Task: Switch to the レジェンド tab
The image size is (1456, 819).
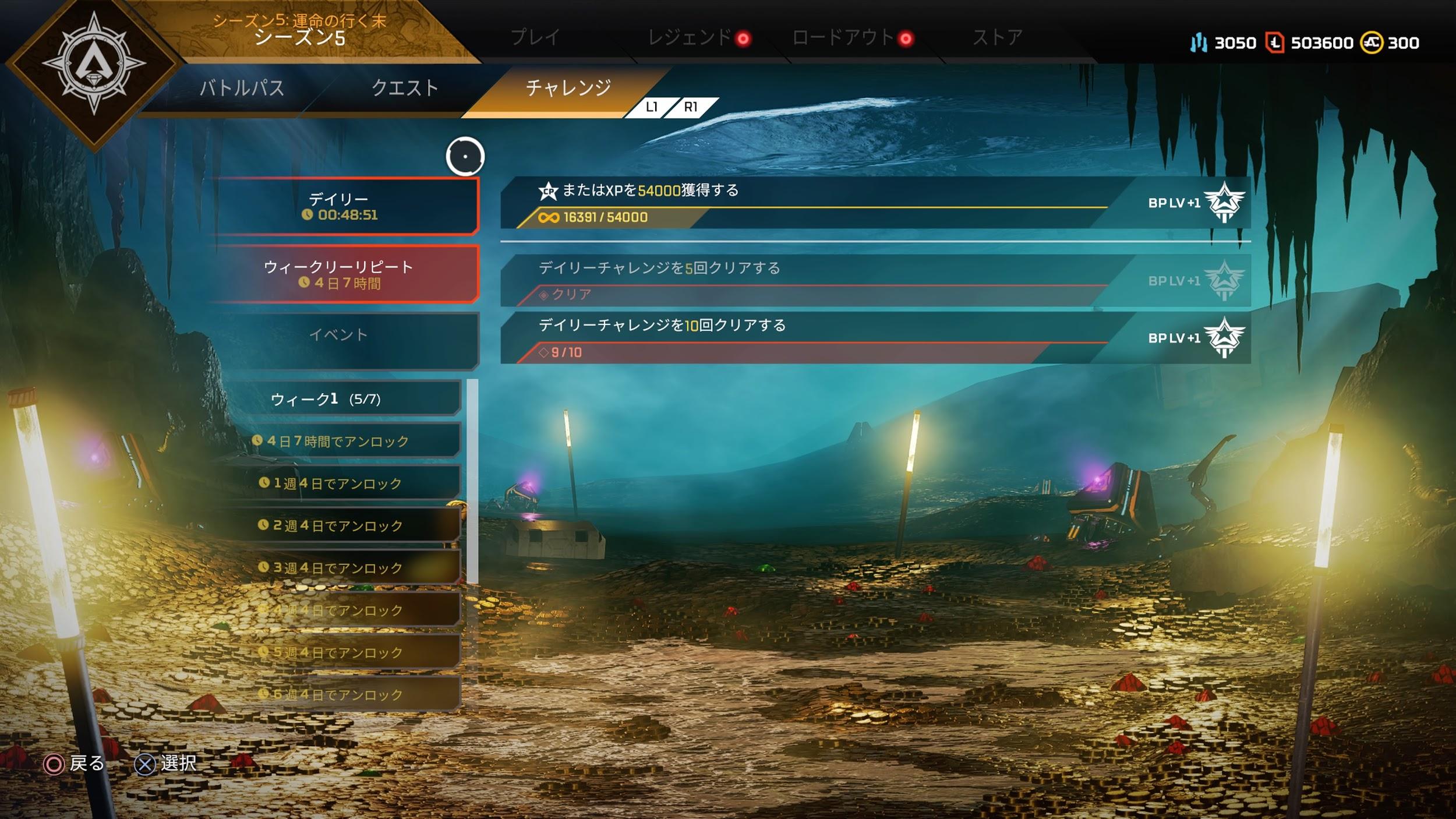Action: (690, 38)
